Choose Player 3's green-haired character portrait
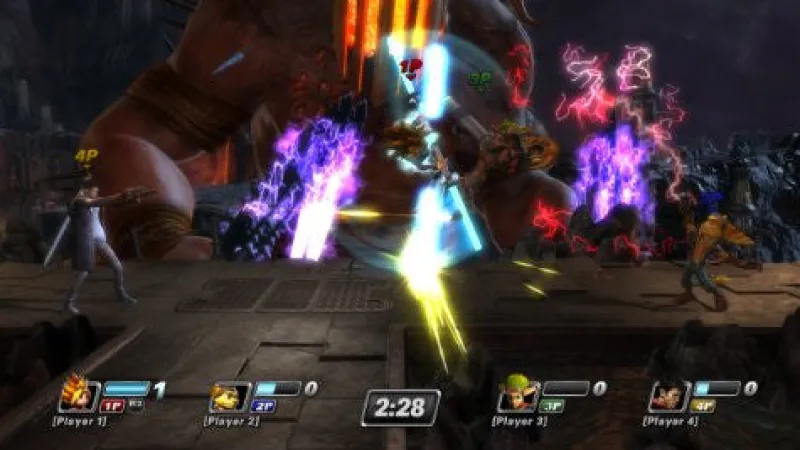Viewport: 800px width, 450px height. 518,396
